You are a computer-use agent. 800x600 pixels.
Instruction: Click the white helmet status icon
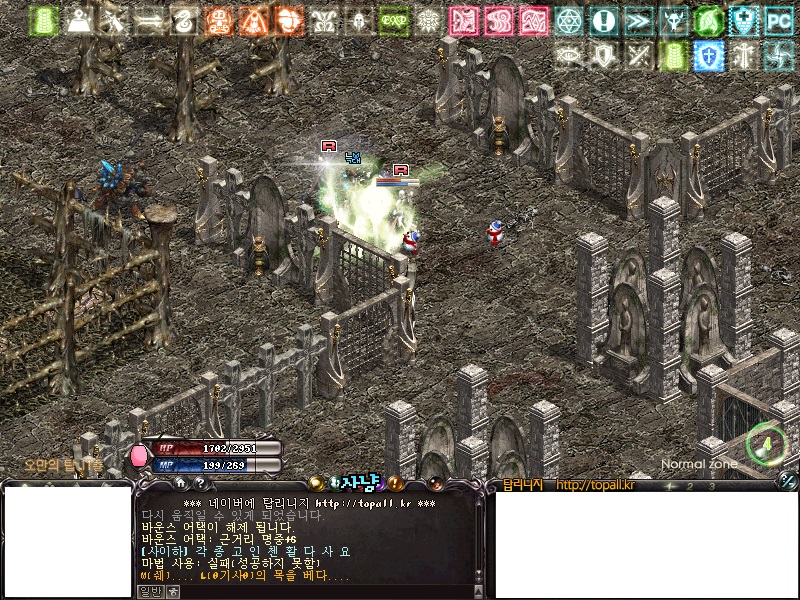coord(358,20)
